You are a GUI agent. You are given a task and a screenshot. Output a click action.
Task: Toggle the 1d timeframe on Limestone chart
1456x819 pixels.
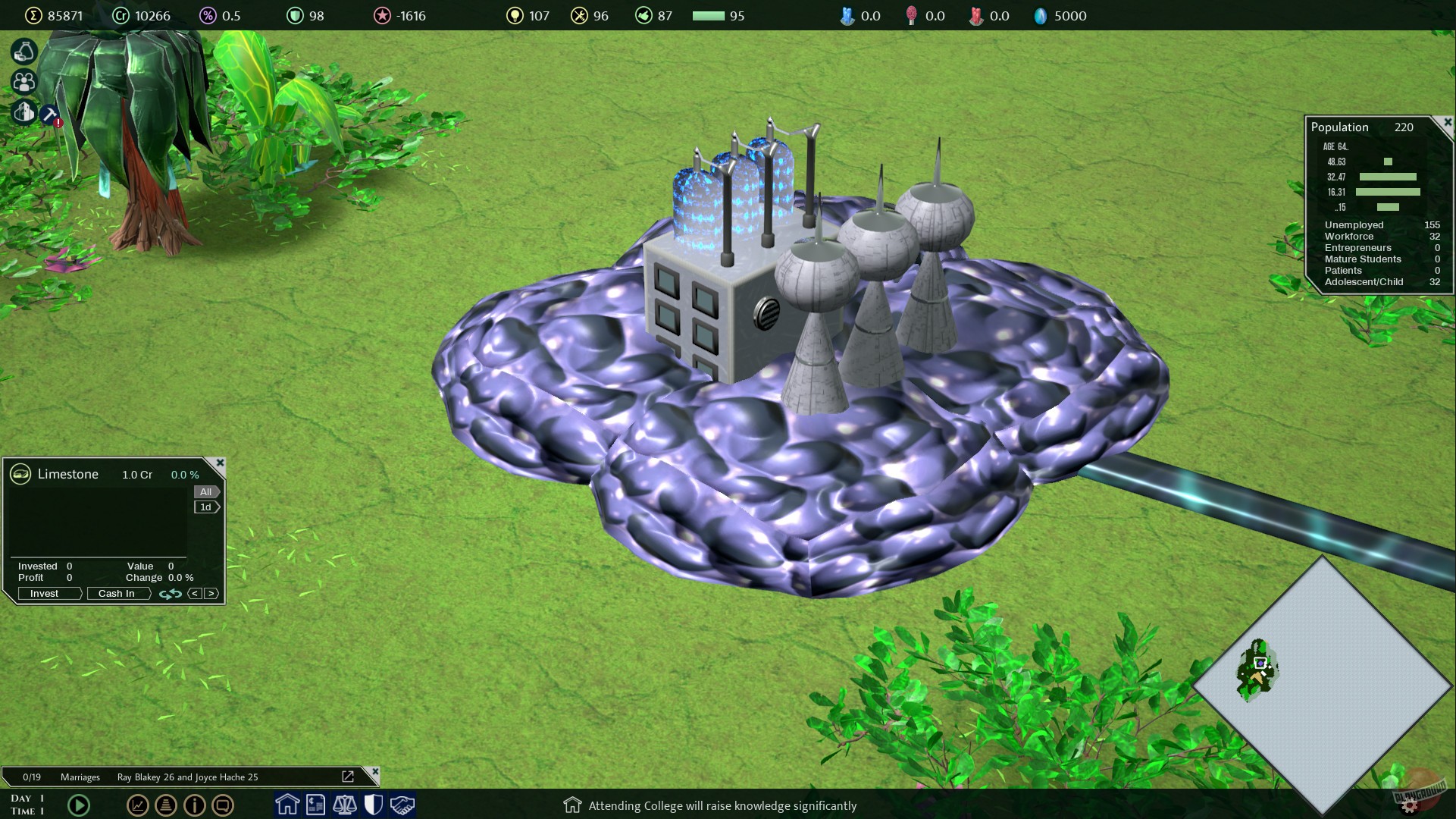pyautogui.click(x=205, y=507)
